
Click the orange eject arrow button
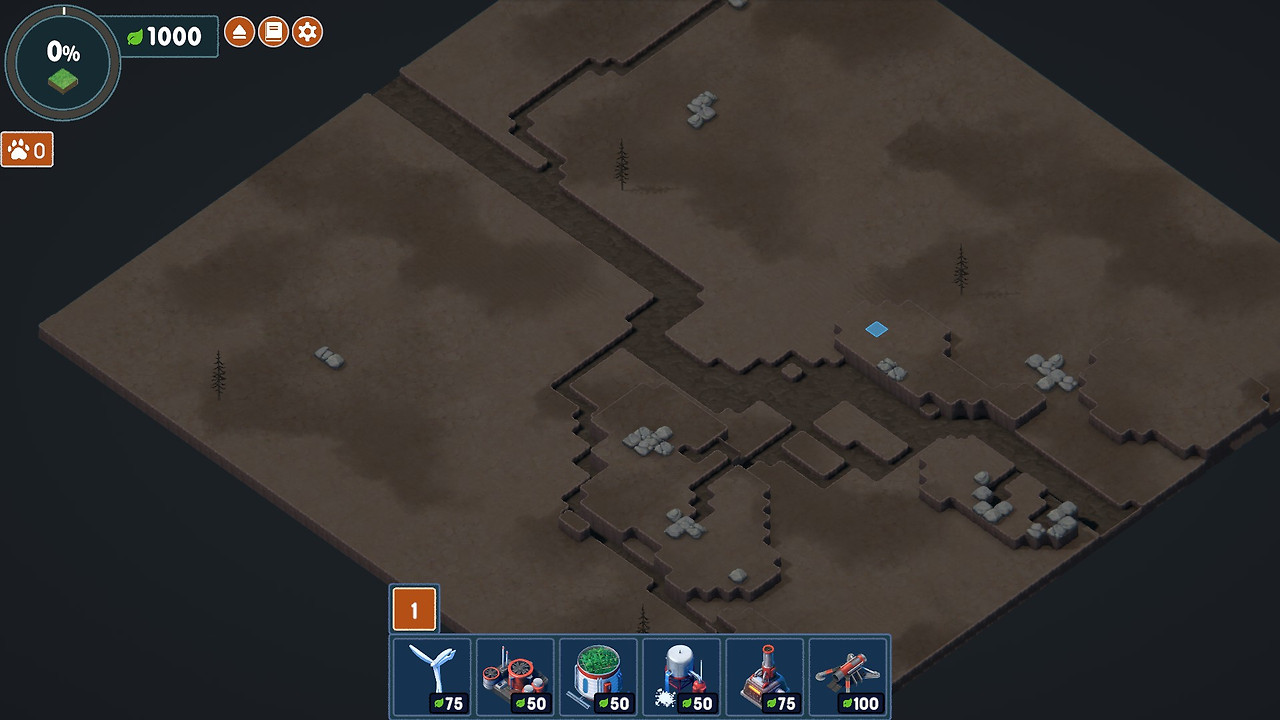[239, 32]
